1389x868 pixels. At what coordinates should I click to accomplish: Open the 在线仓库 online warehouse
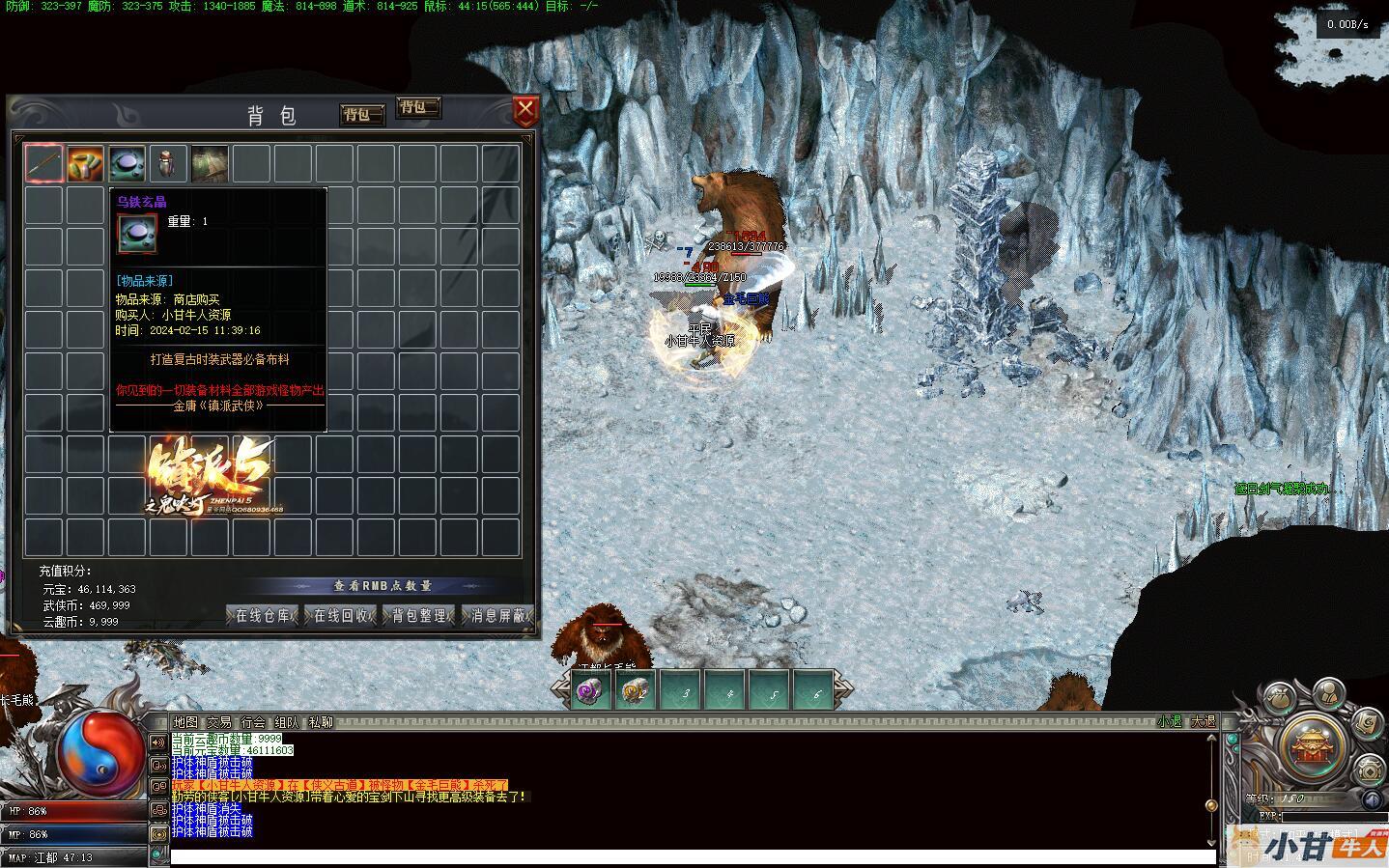(264, 615)
